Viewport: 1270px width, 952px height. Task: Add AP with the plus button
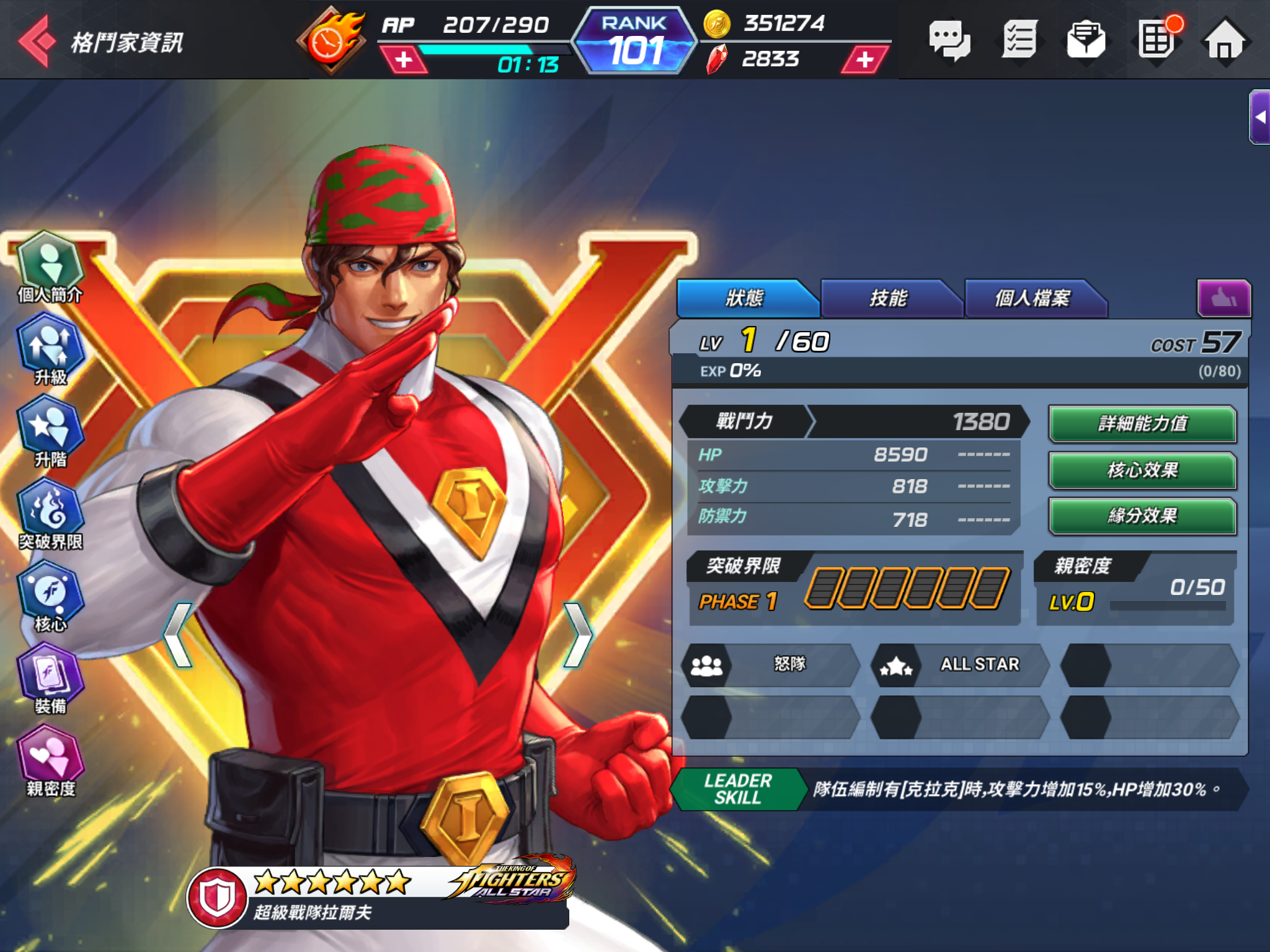click(404, 60)
